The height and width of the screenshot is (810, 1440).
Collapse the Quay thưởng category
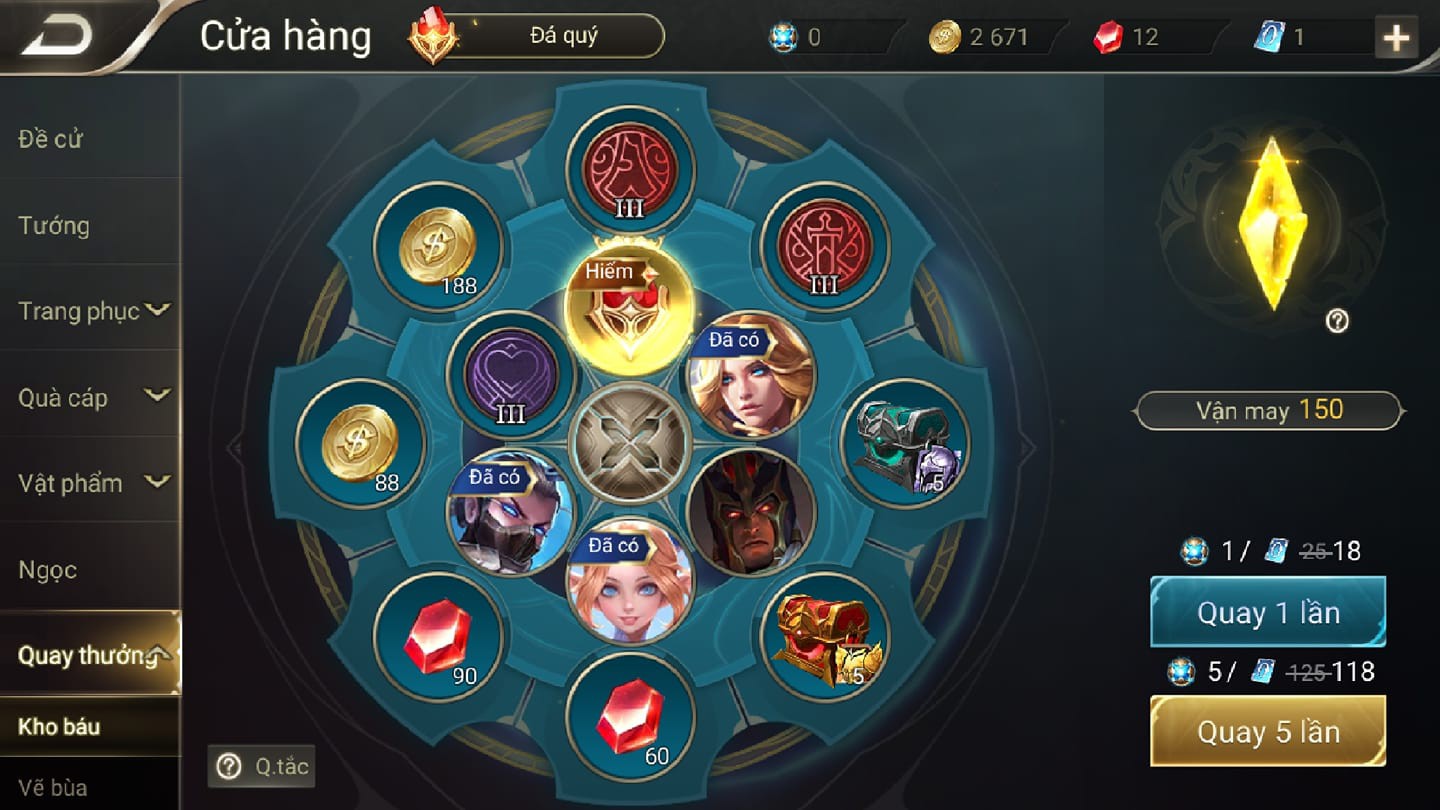coord(90,655)
